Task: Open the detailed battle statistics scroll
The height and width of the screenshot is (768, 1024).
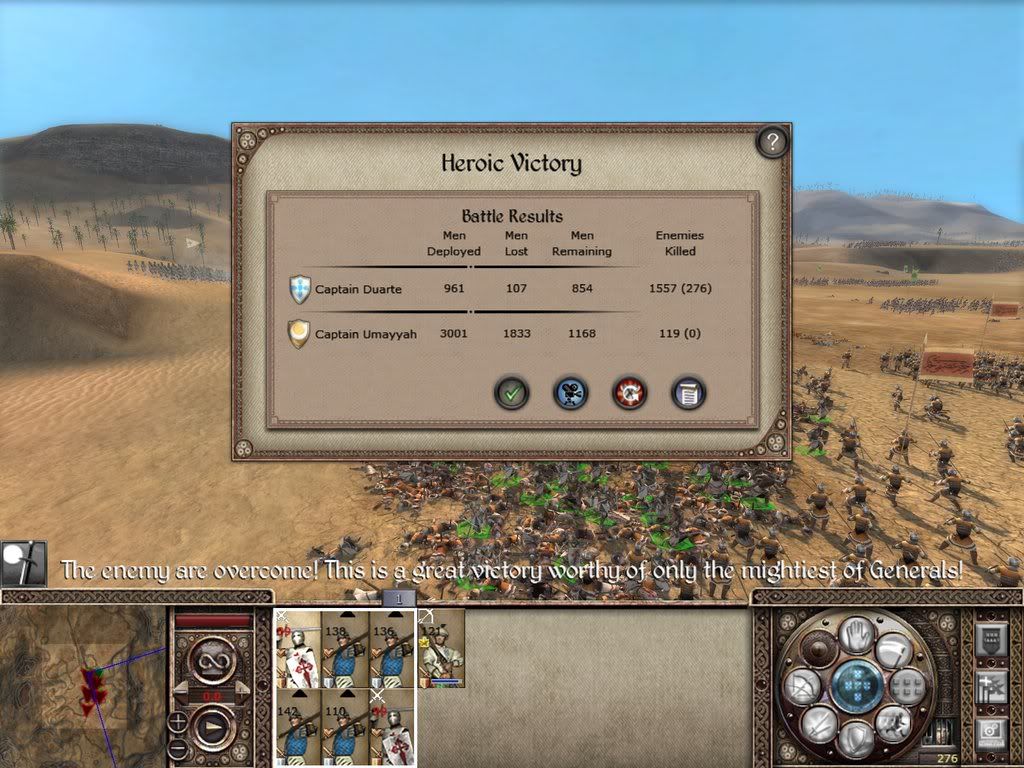Action: 689,393
